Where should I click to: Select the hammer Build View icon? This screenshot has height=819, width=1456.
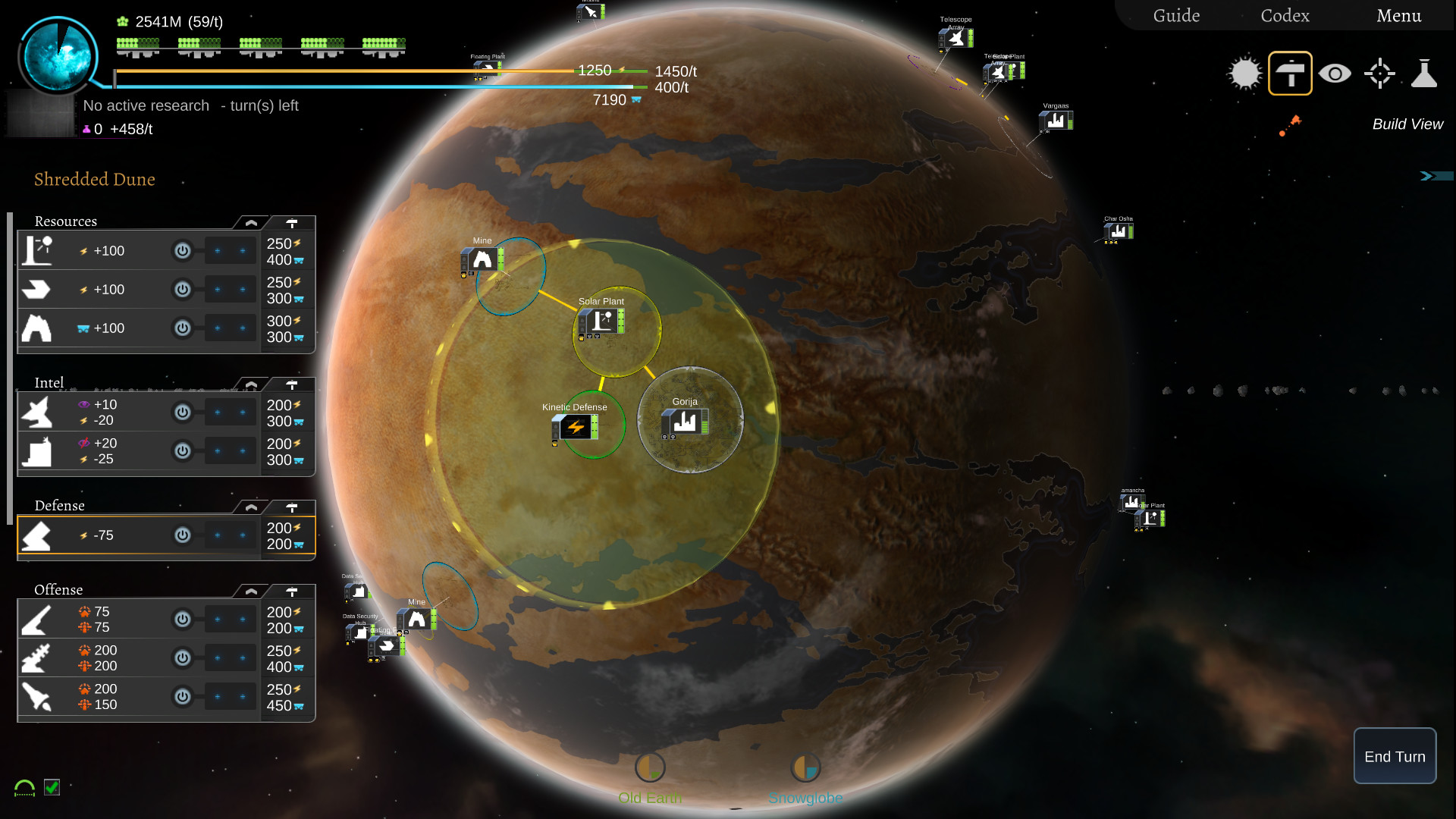[x=1290, y=73]
